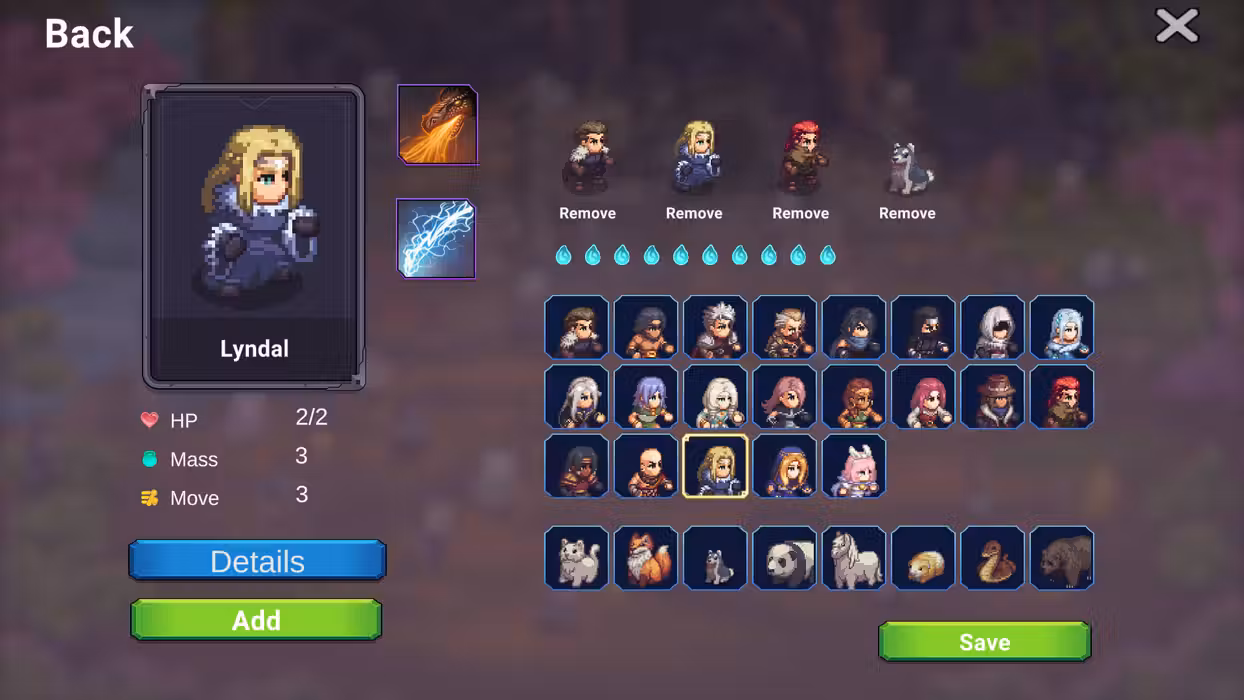The height and width of the screenshot is (700, 1244).
Task: Close the team screen with the X
Action: [1176, 26]
